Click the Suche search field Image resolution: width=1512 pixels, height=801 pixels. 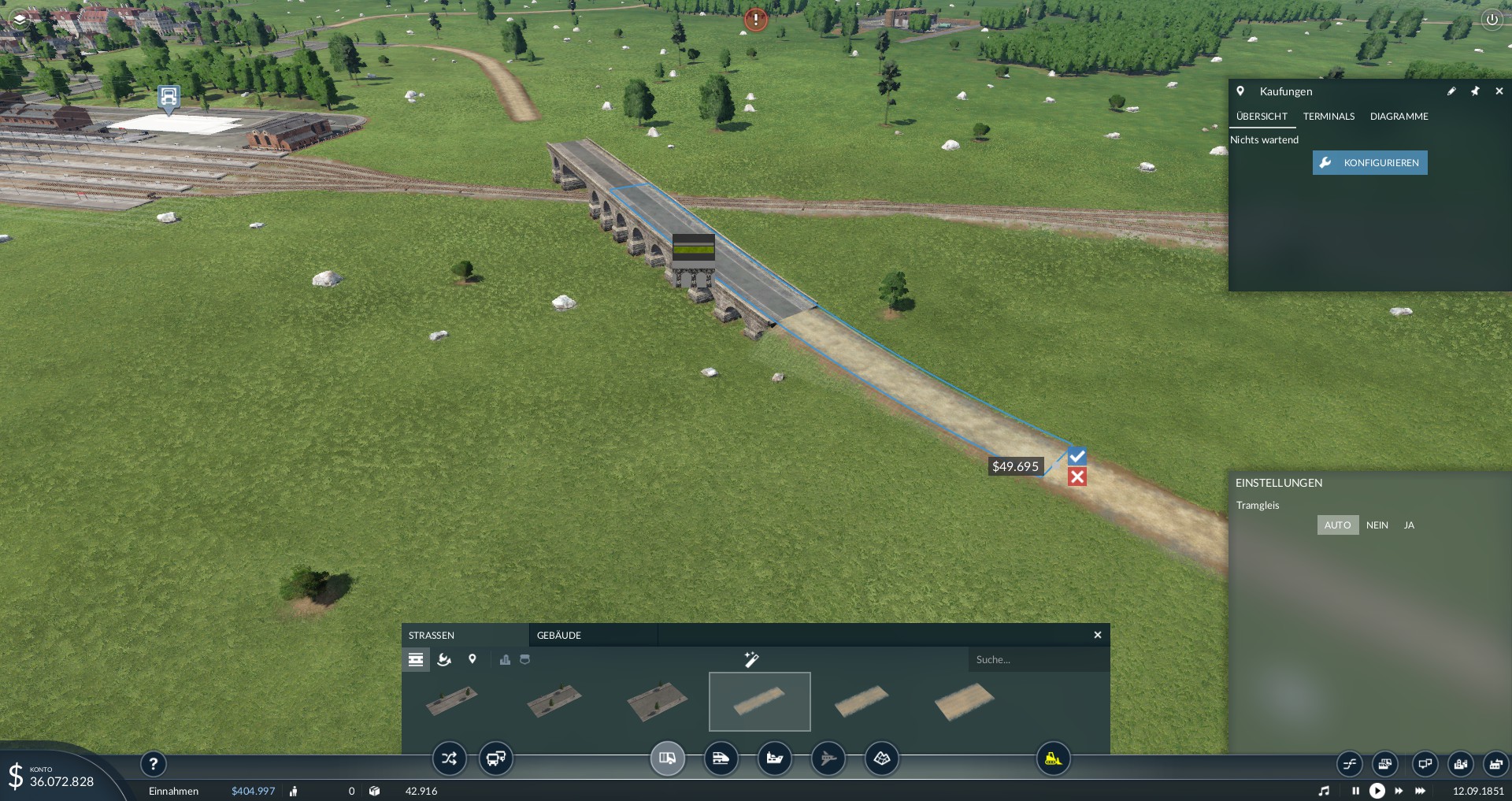[x=1038, y=660]
